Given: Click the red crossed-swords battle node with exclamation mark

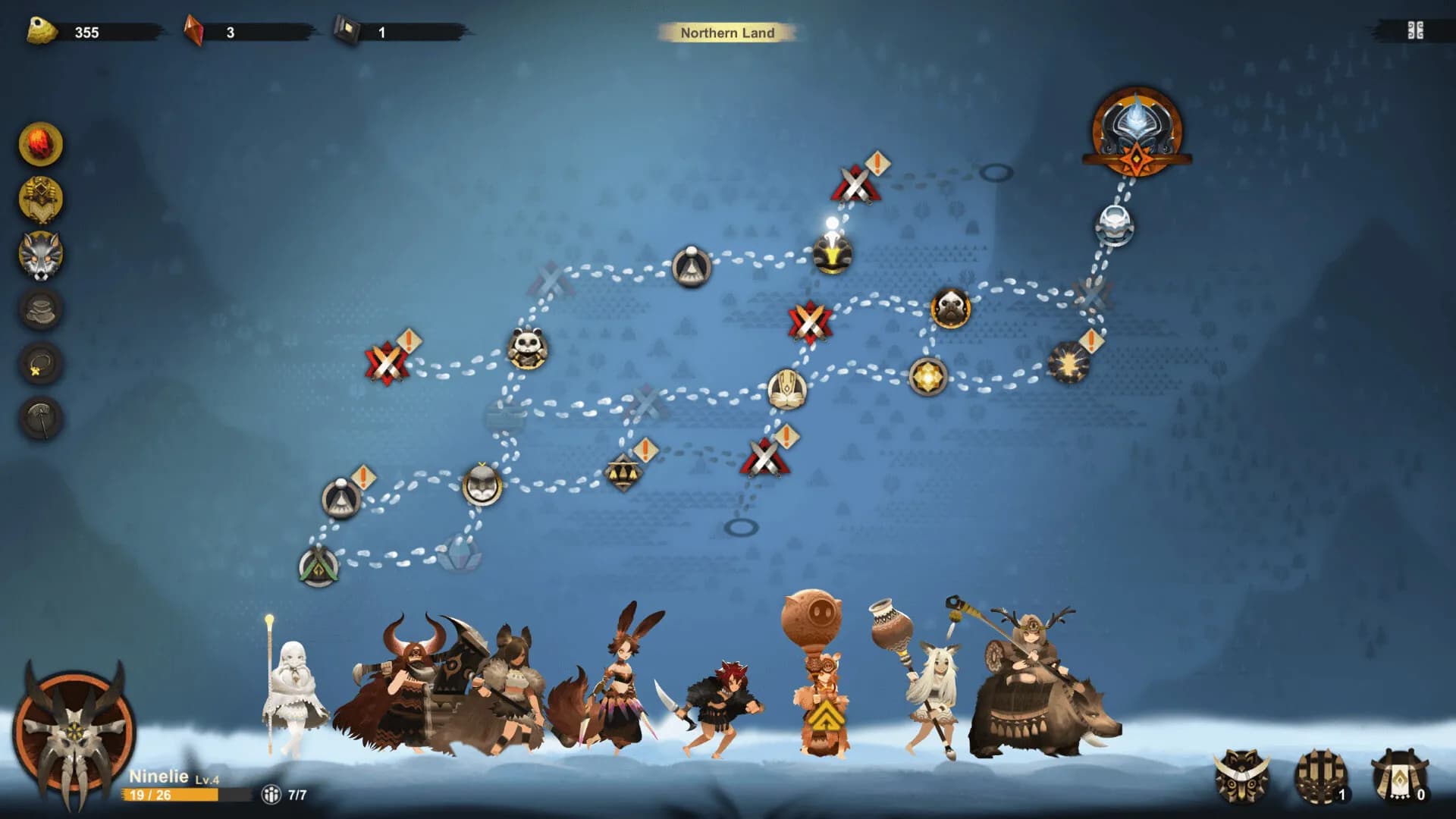Looking at the screenshot, I should pos(855,186).
